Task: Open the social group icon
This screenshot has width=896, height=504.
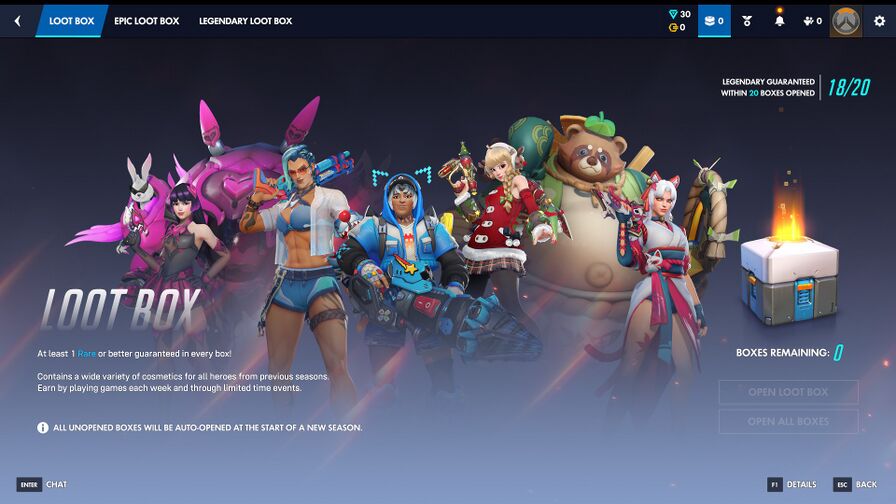Action: pos(812,21)
